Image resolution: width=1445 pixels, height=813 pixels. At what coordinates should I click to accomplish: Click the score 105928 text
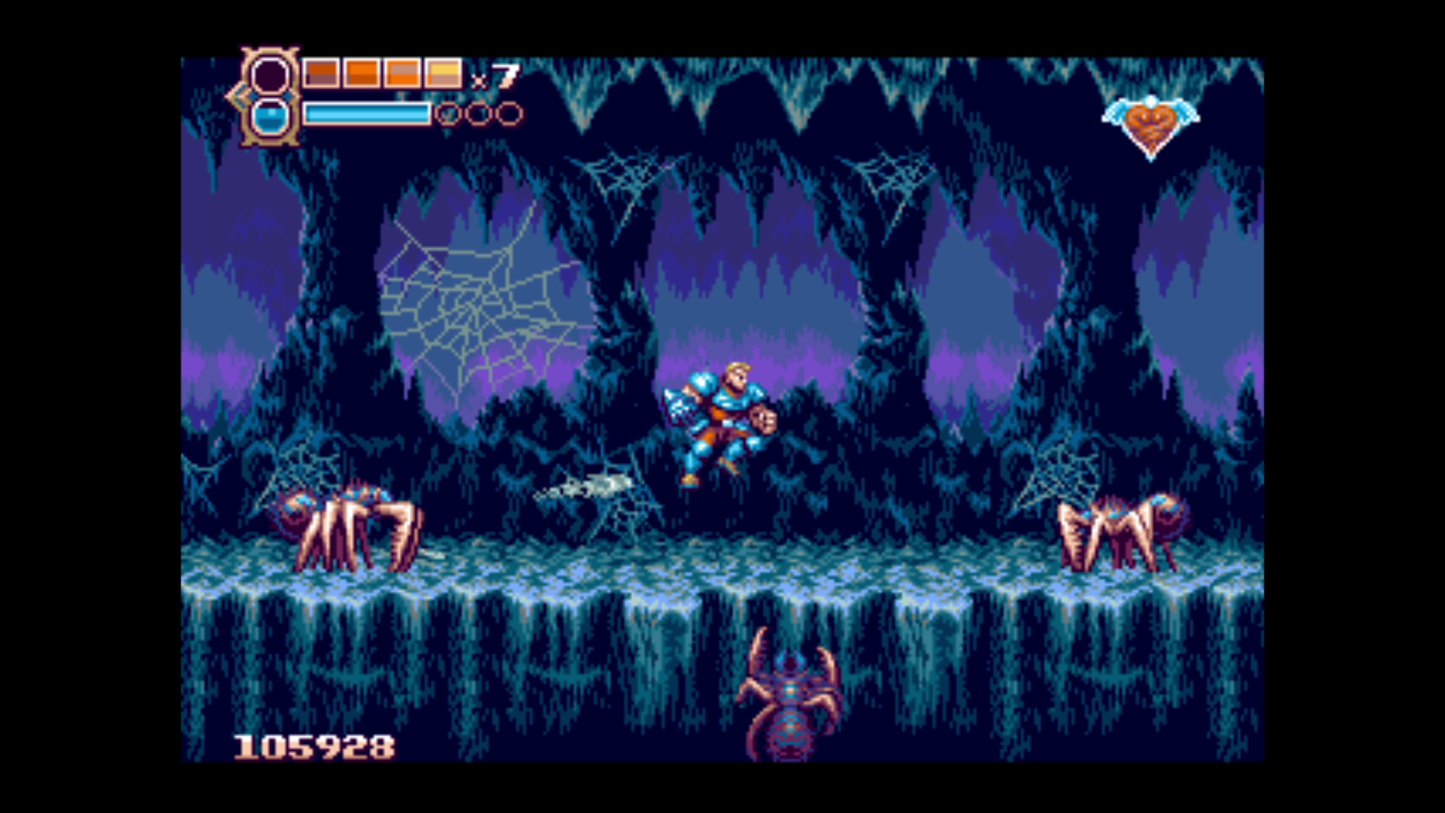tap(315, 744)
